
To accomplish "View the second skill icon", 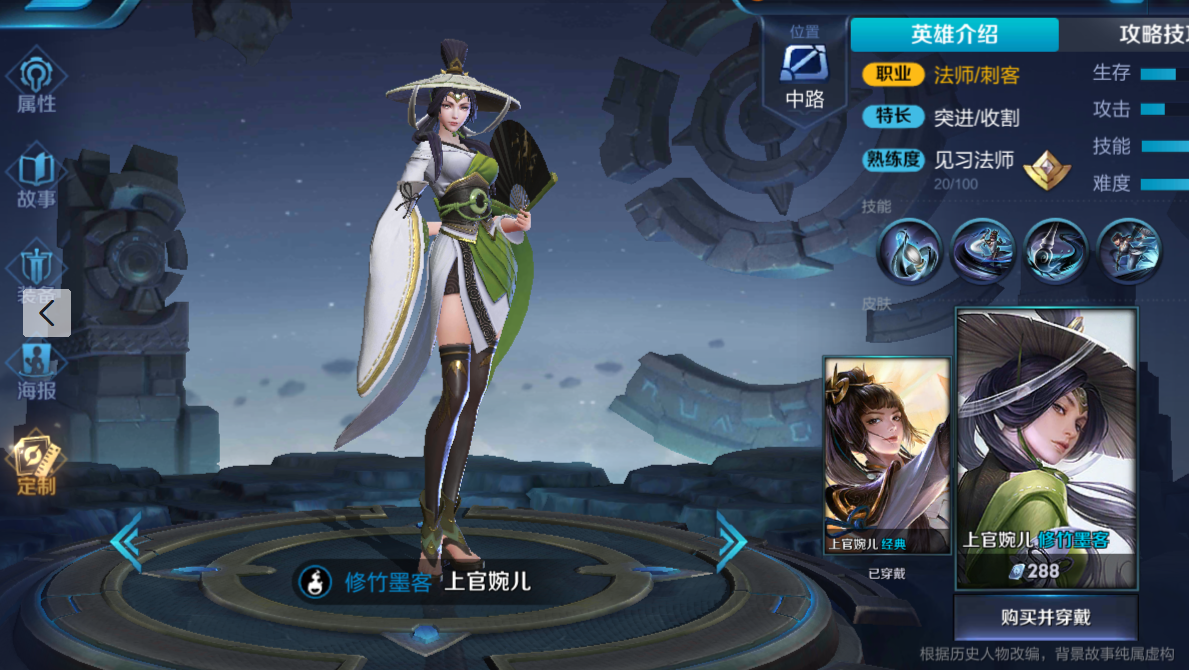I will (x=982, y=251).
